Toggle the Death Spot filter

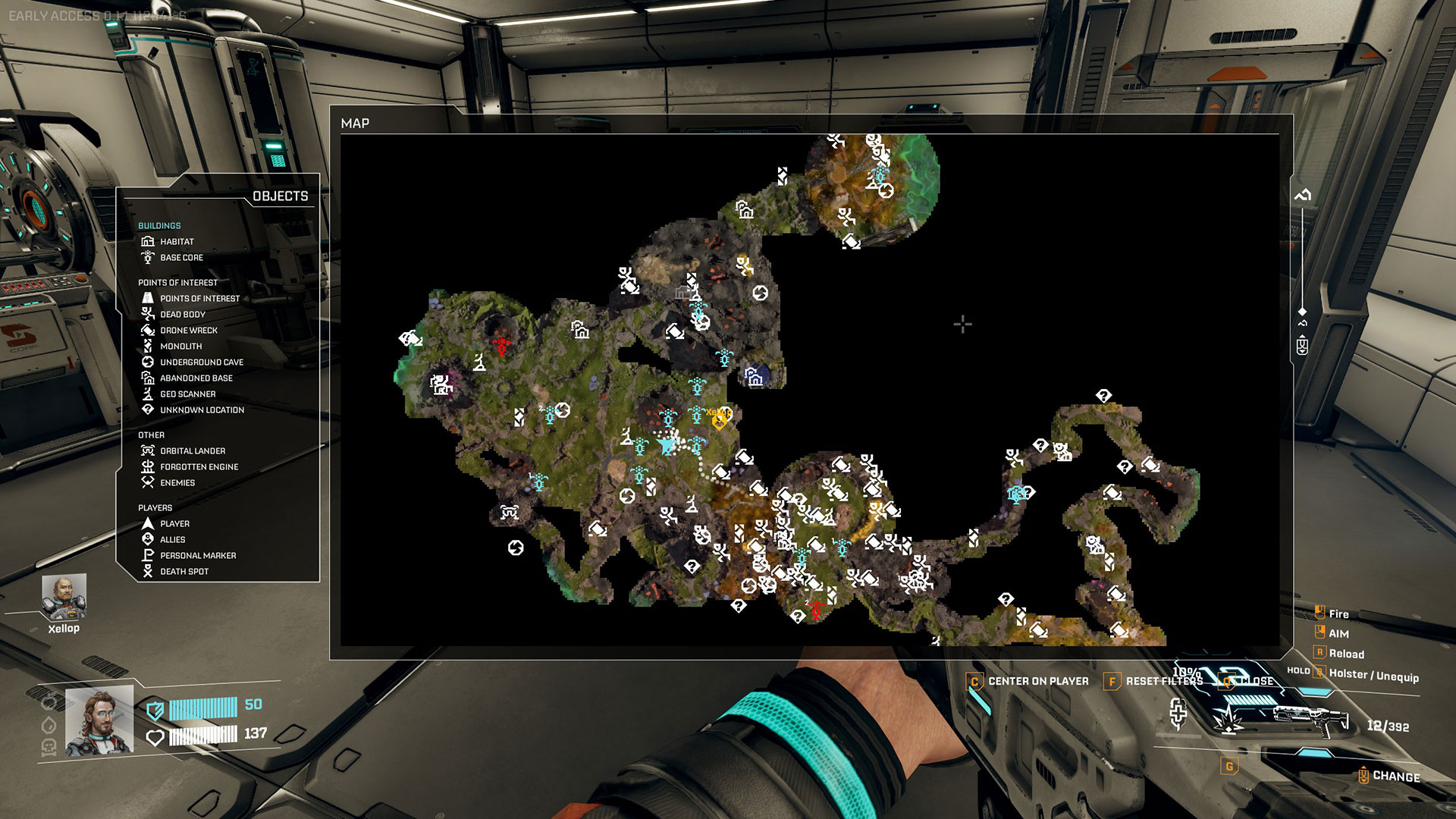184,571
